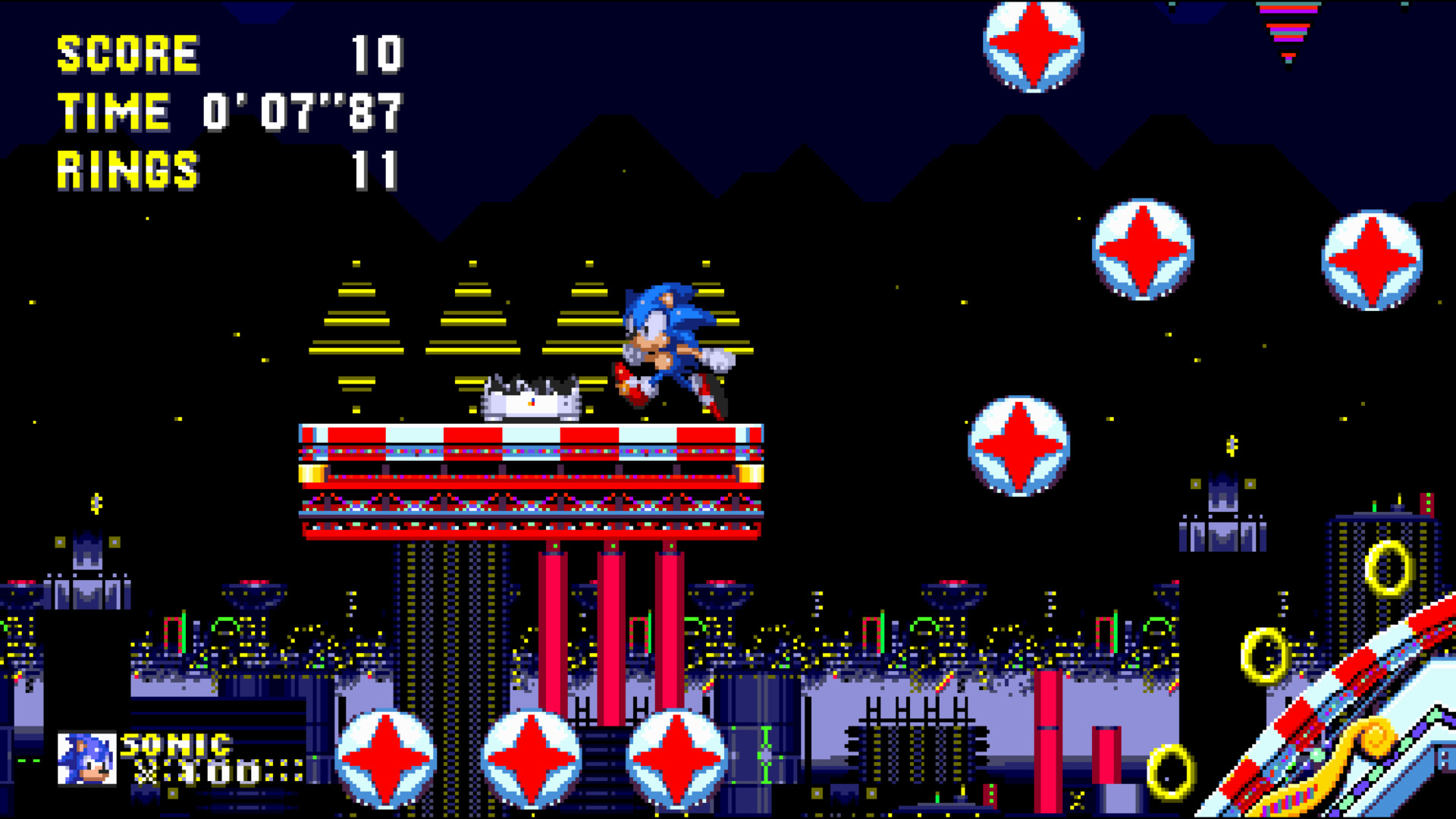Click the red-and-white striped platform edge

531,436
